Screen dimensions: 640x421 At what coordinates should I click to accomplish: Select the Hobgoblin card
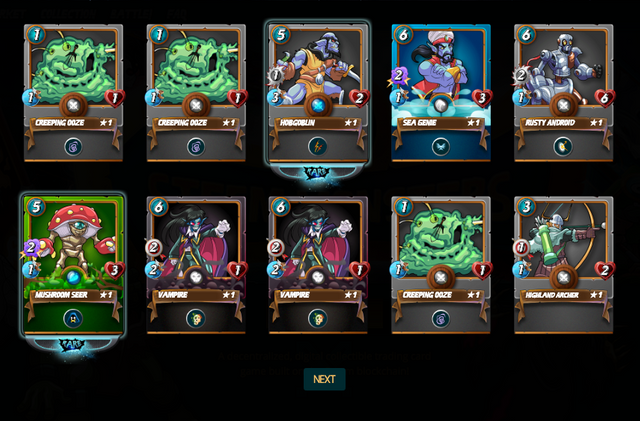(x=319, y=92)
